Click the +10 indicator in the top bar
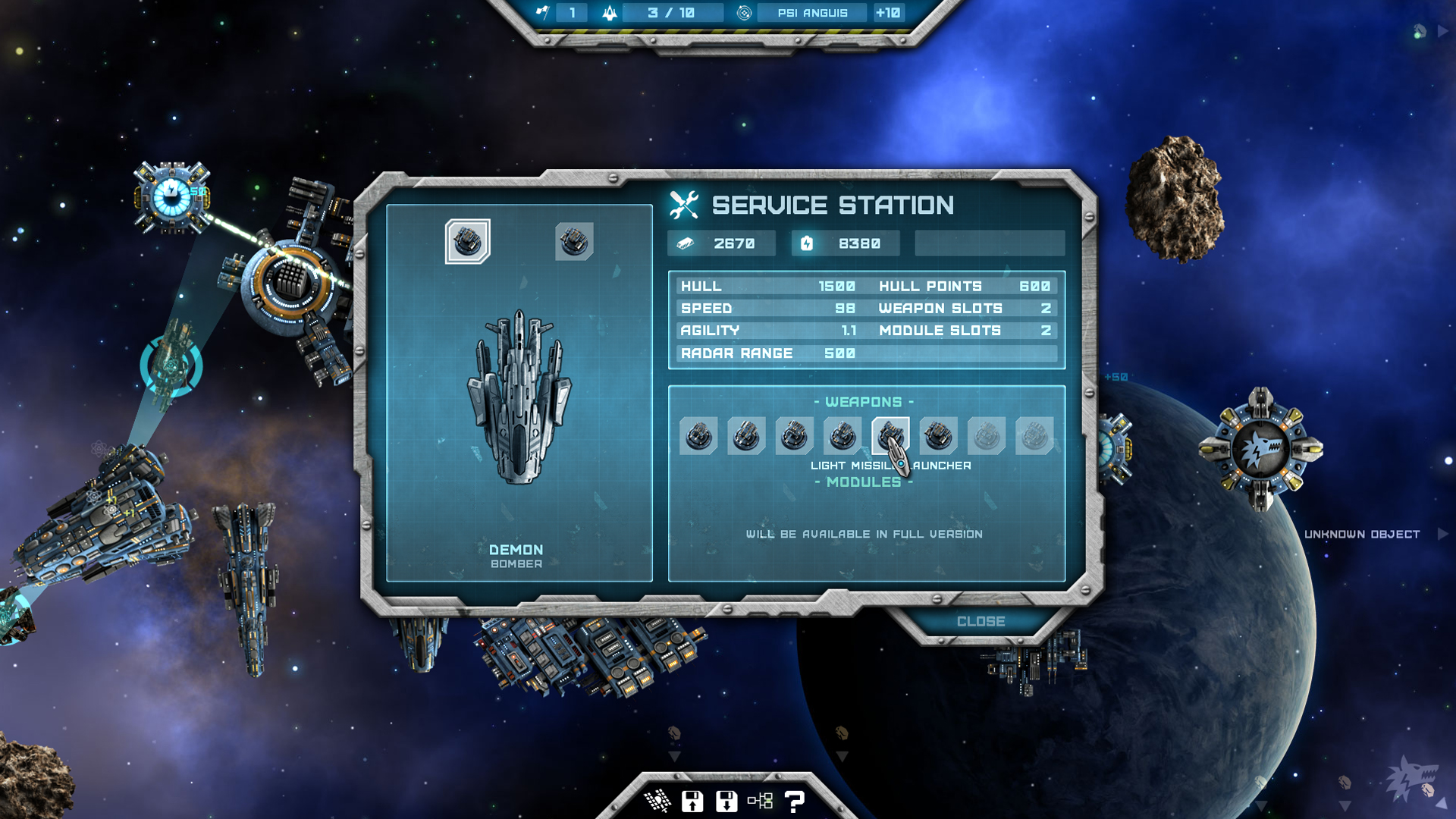 tap(887, 13)
